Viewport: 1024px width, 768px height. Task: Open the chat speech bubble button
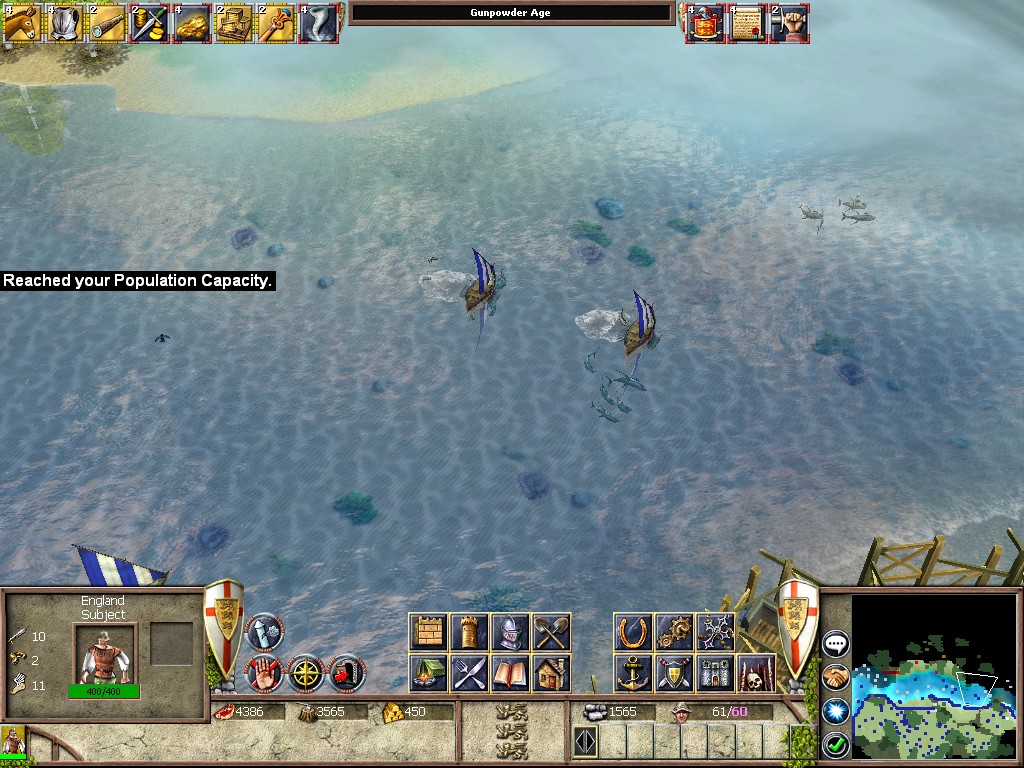click(x=835, y=643)
